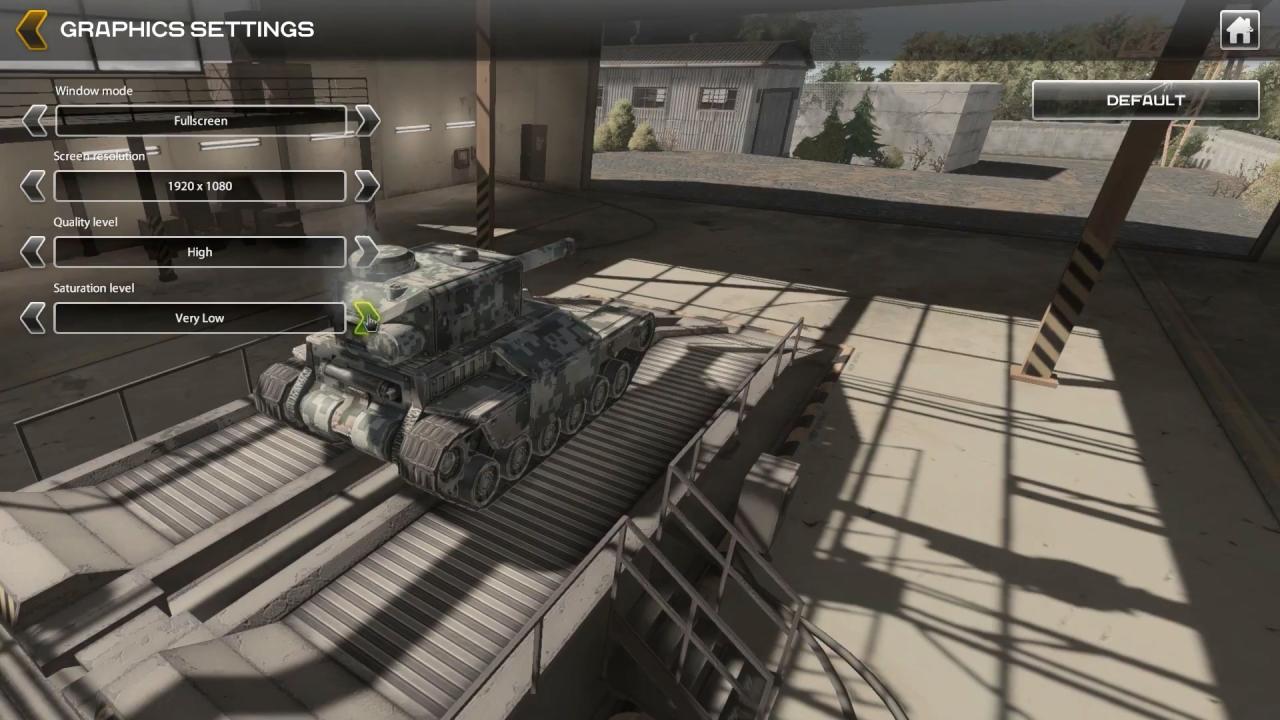Lower the Quality level

(x=33, y=252)
